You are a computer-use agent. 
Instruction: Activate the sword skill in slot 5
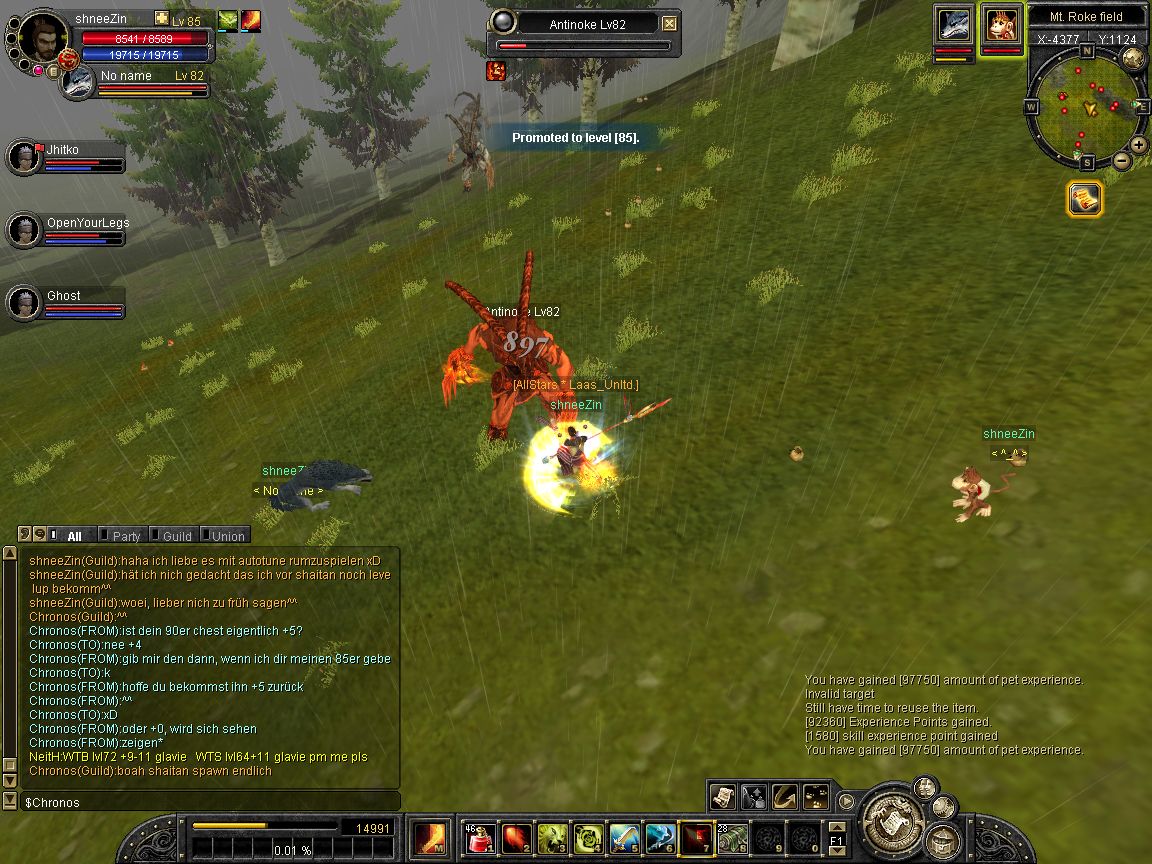624,838
